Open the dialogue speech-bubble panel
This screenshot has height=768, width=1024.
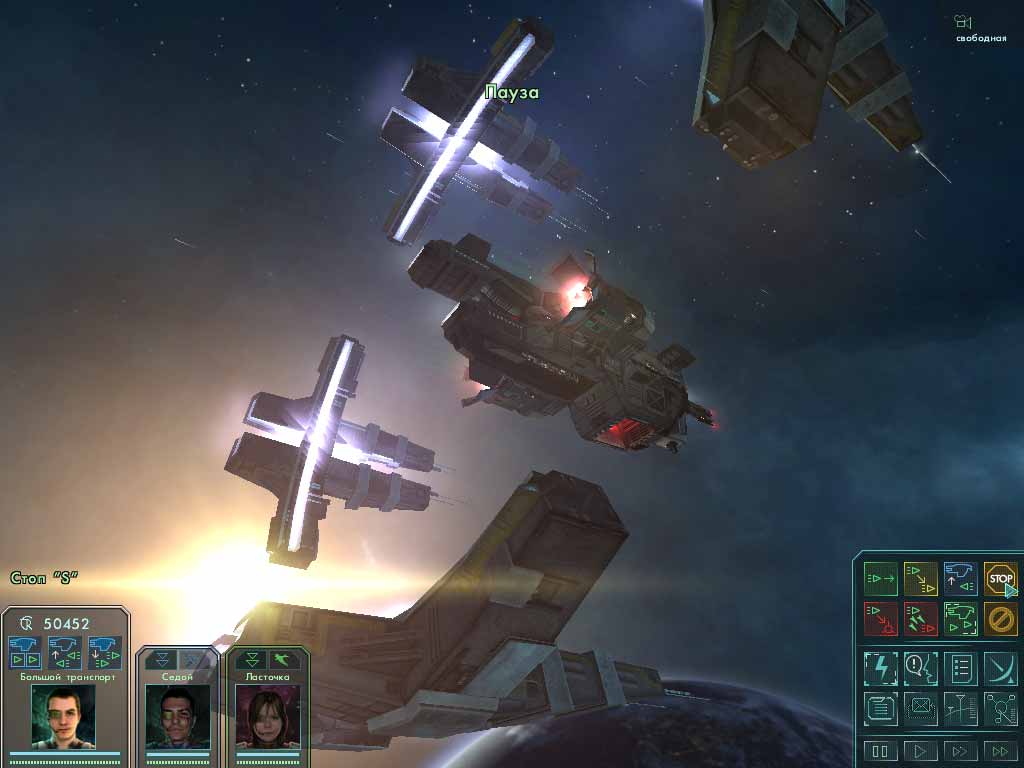point(920,667)
